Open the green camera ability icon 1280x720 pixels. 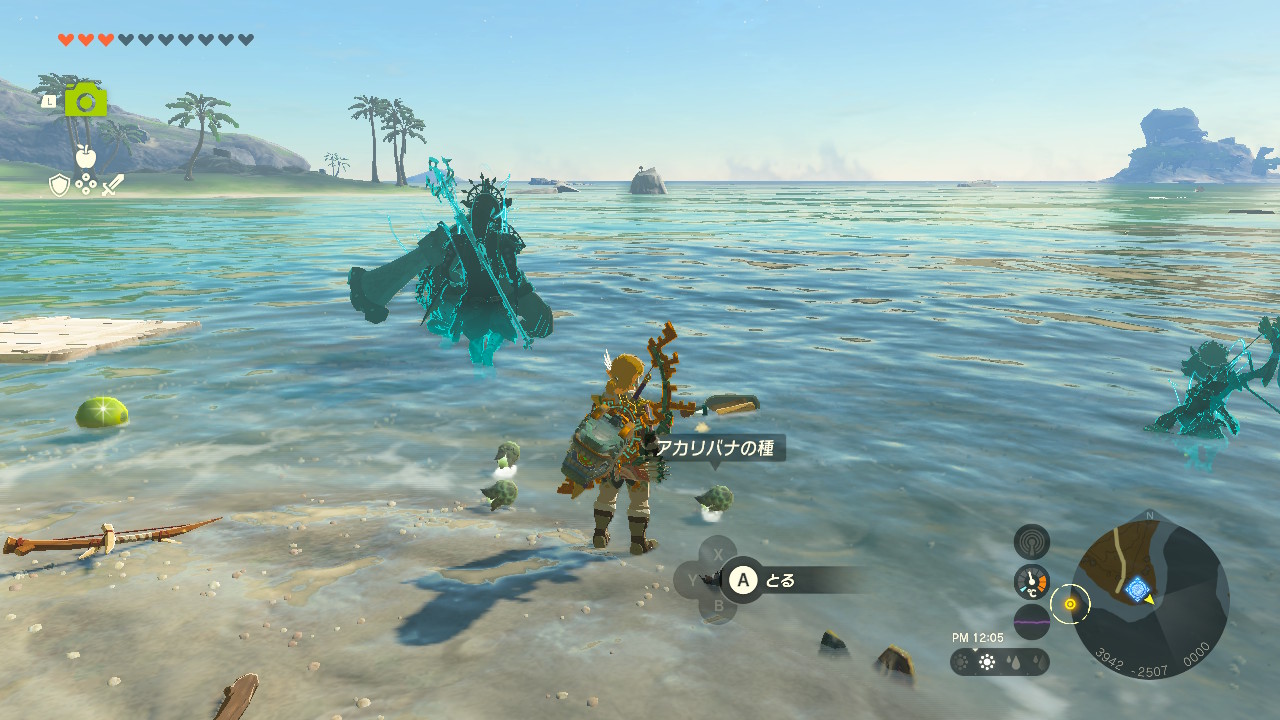coord(86,100)
